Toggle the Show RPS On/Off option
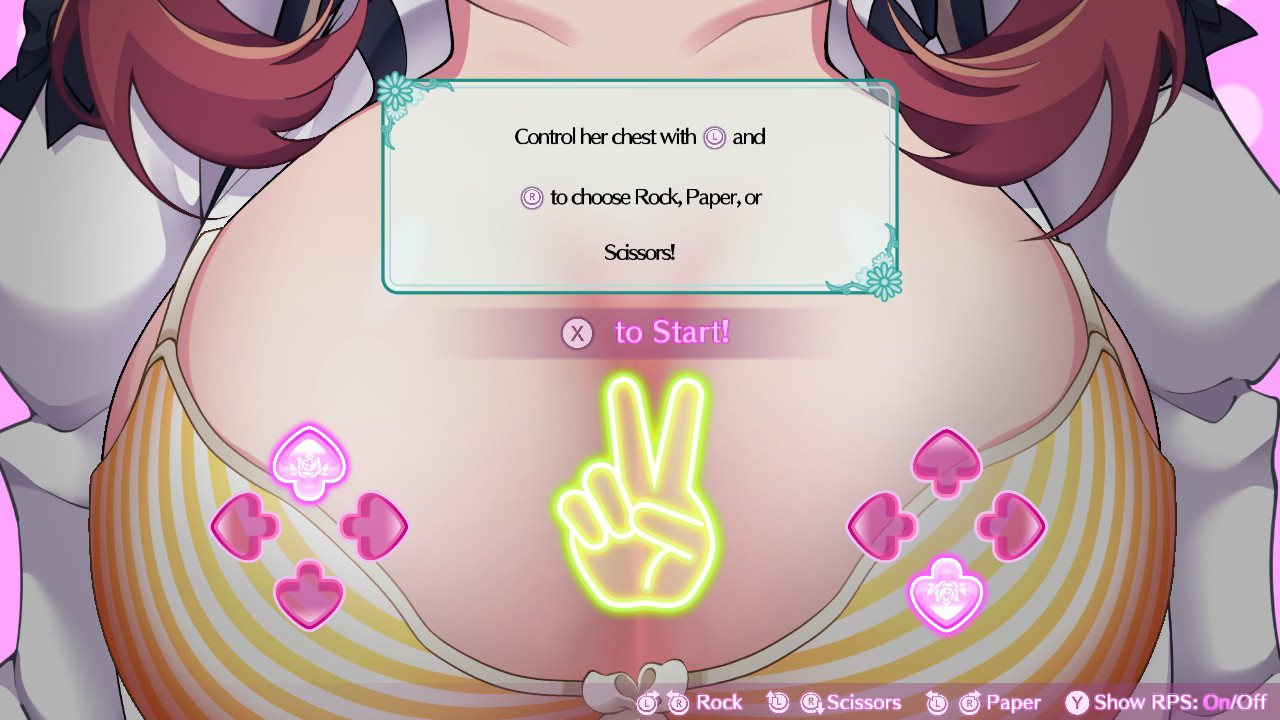Image resolution: width=1280 pixels, height=720 pixels. 1166,702
